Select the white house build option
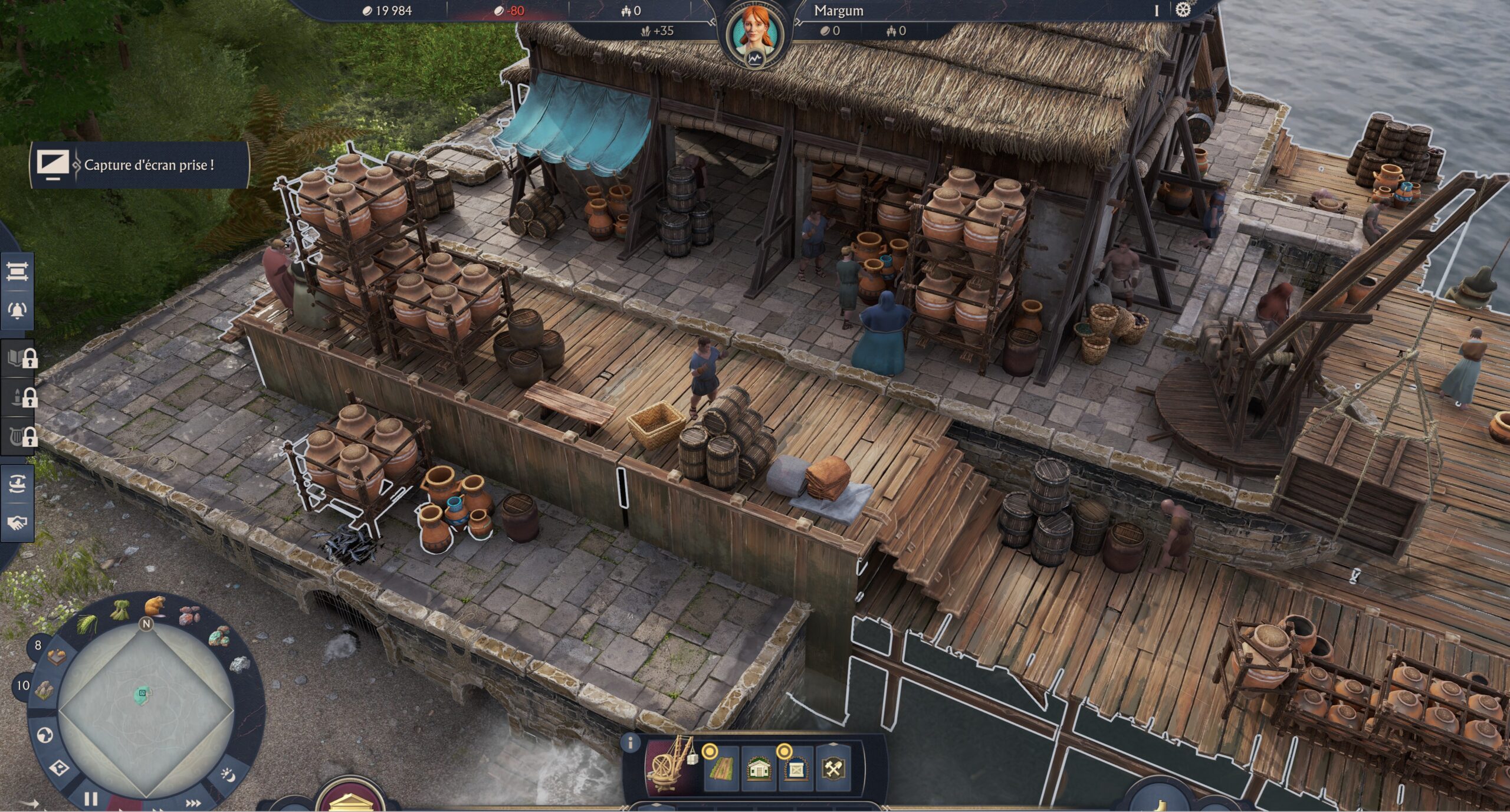 coord(759,769)
